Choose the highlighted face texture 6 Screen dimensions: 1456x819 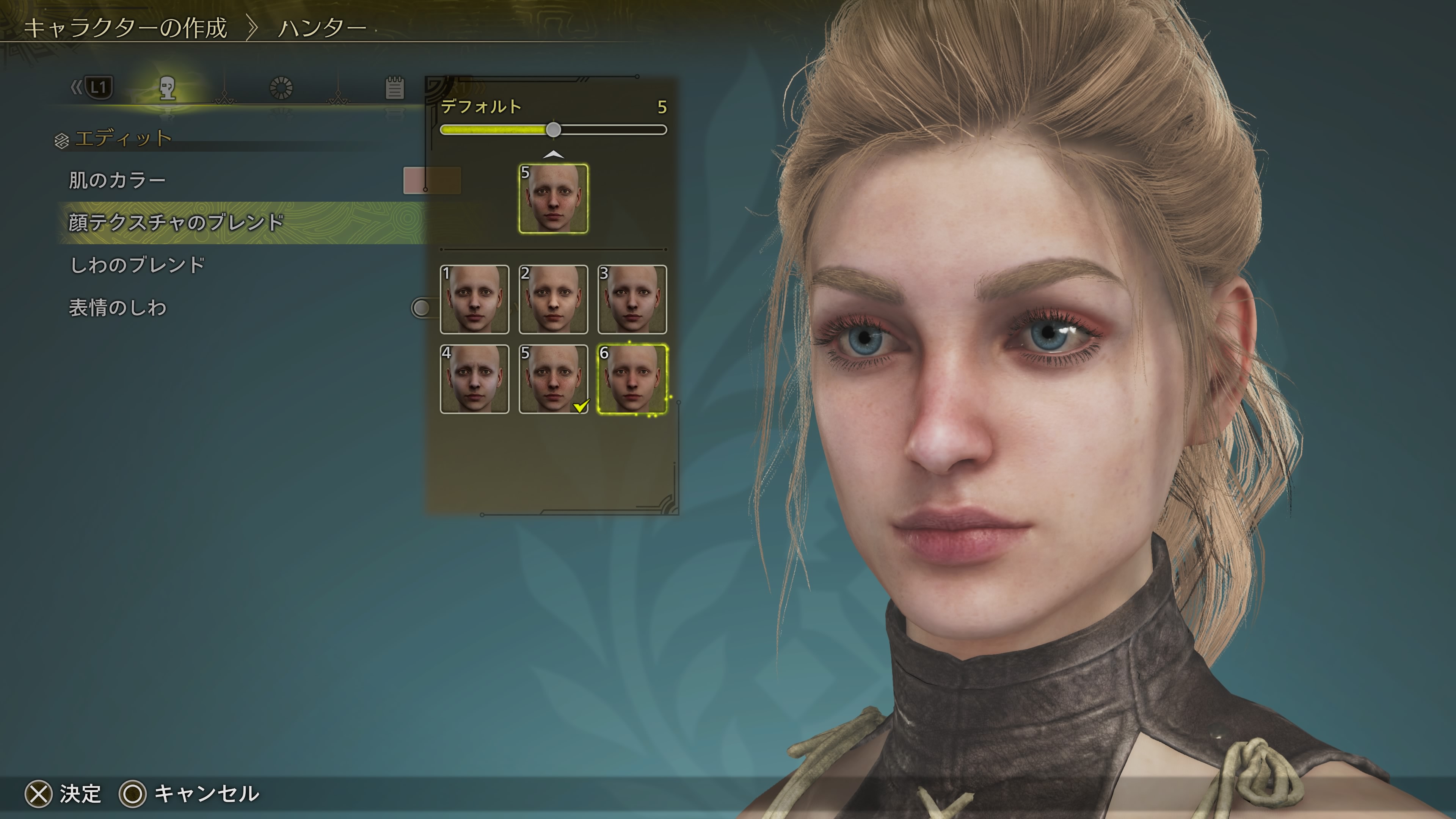click(632, 379)
